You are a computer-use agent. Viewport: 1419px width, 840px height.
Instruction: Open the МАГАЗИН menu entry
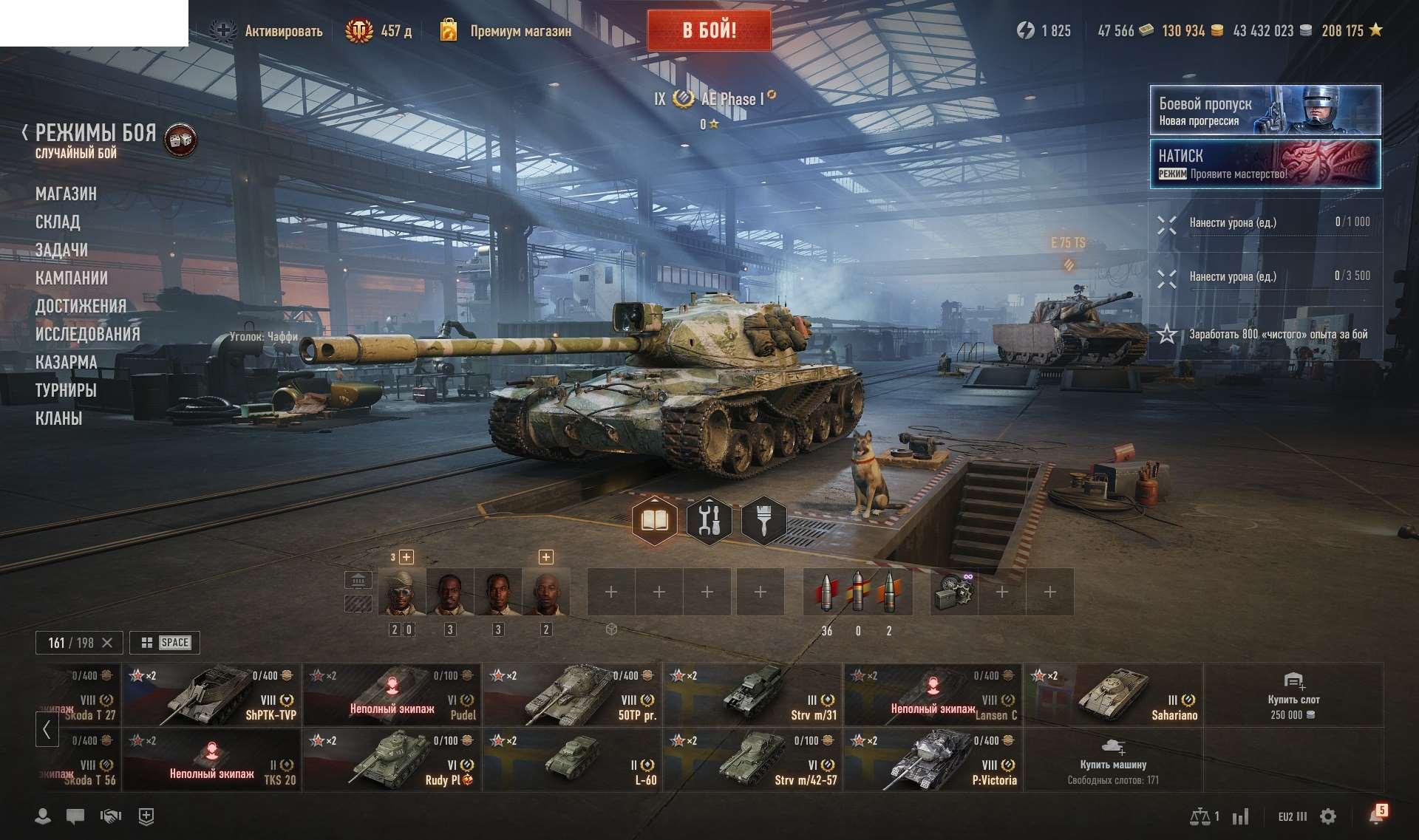(66, 194)
